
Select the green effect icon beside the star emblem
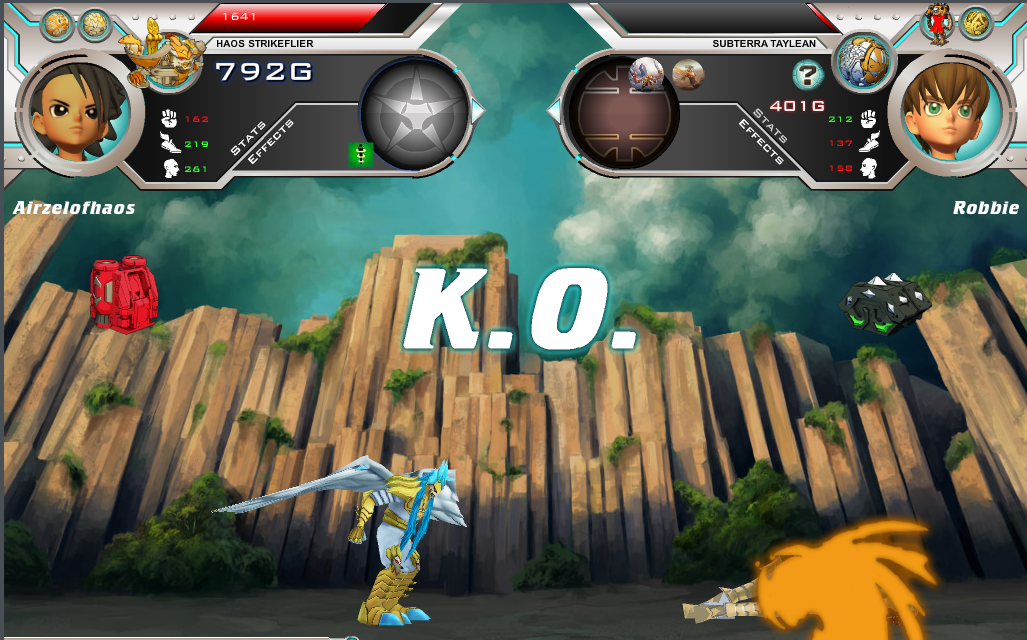coord(361,154)
